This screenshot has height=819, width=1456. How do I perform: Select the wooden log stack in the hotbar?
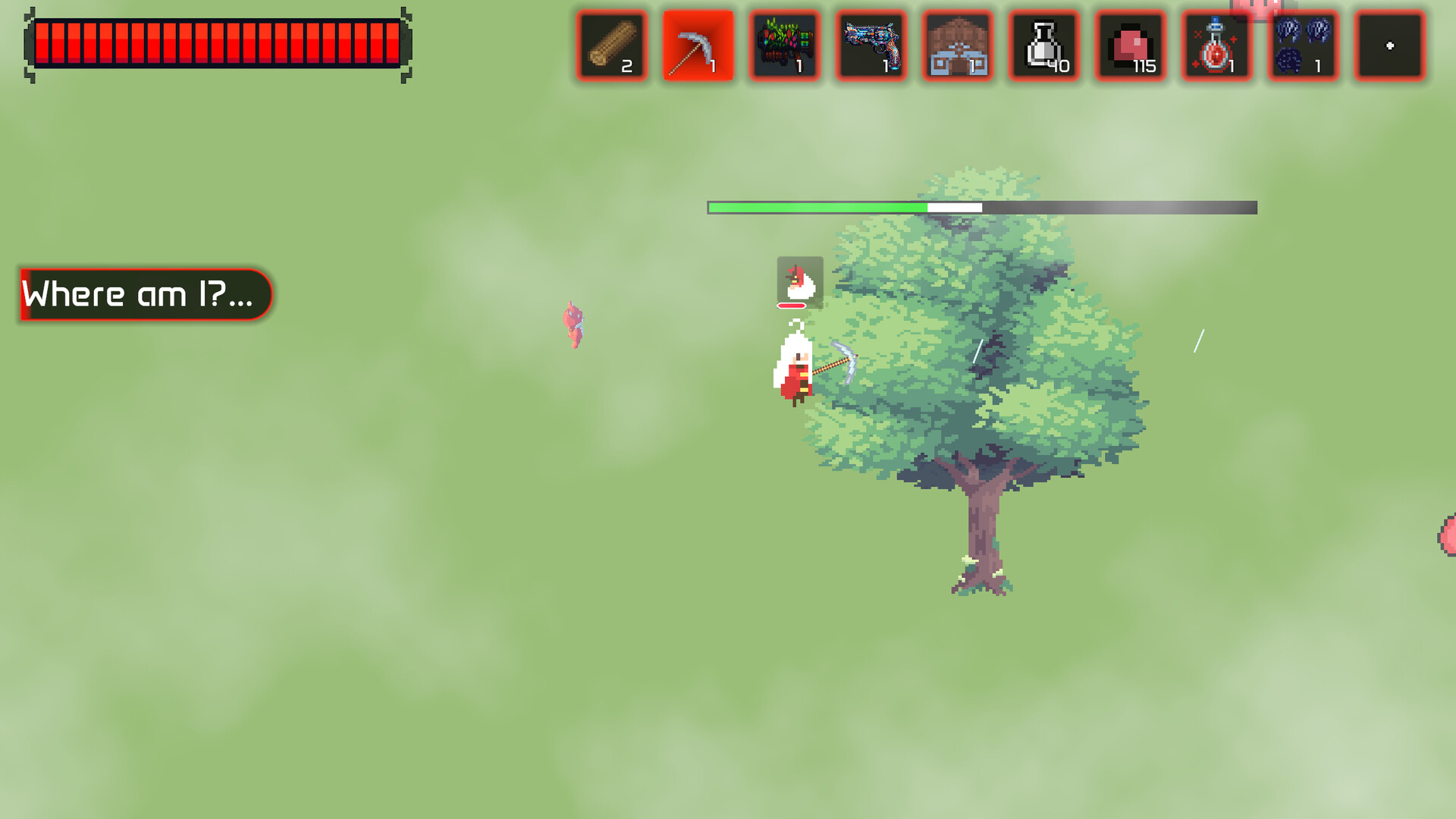[611, 45]
